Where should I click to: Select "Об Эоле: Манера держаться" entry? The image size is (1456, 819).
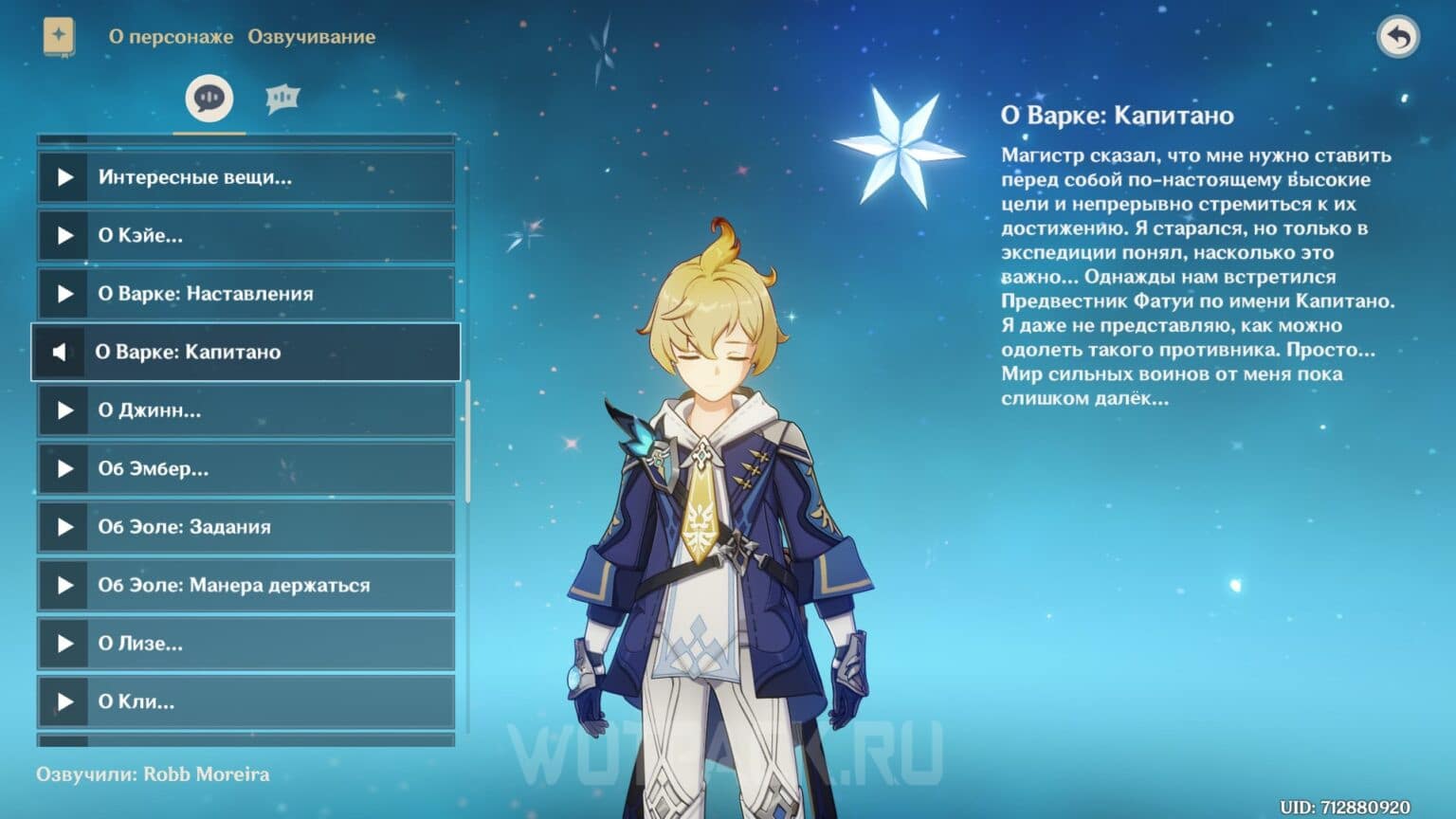pyautogui.click(x=246, y=585)
